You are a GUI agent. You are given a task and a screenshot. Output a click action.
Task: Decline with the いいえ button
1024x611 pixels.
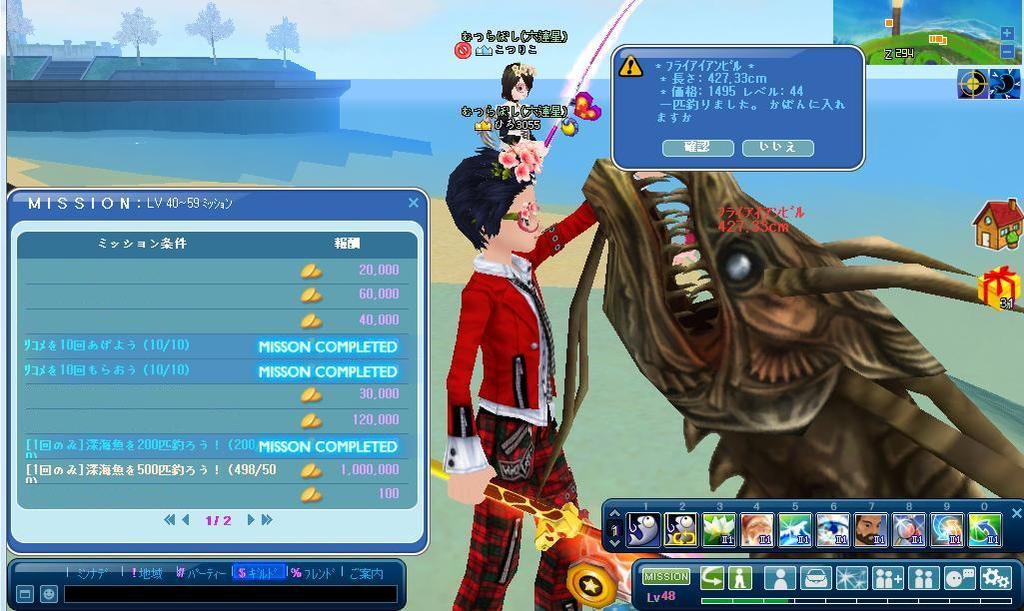pos(777,147)
